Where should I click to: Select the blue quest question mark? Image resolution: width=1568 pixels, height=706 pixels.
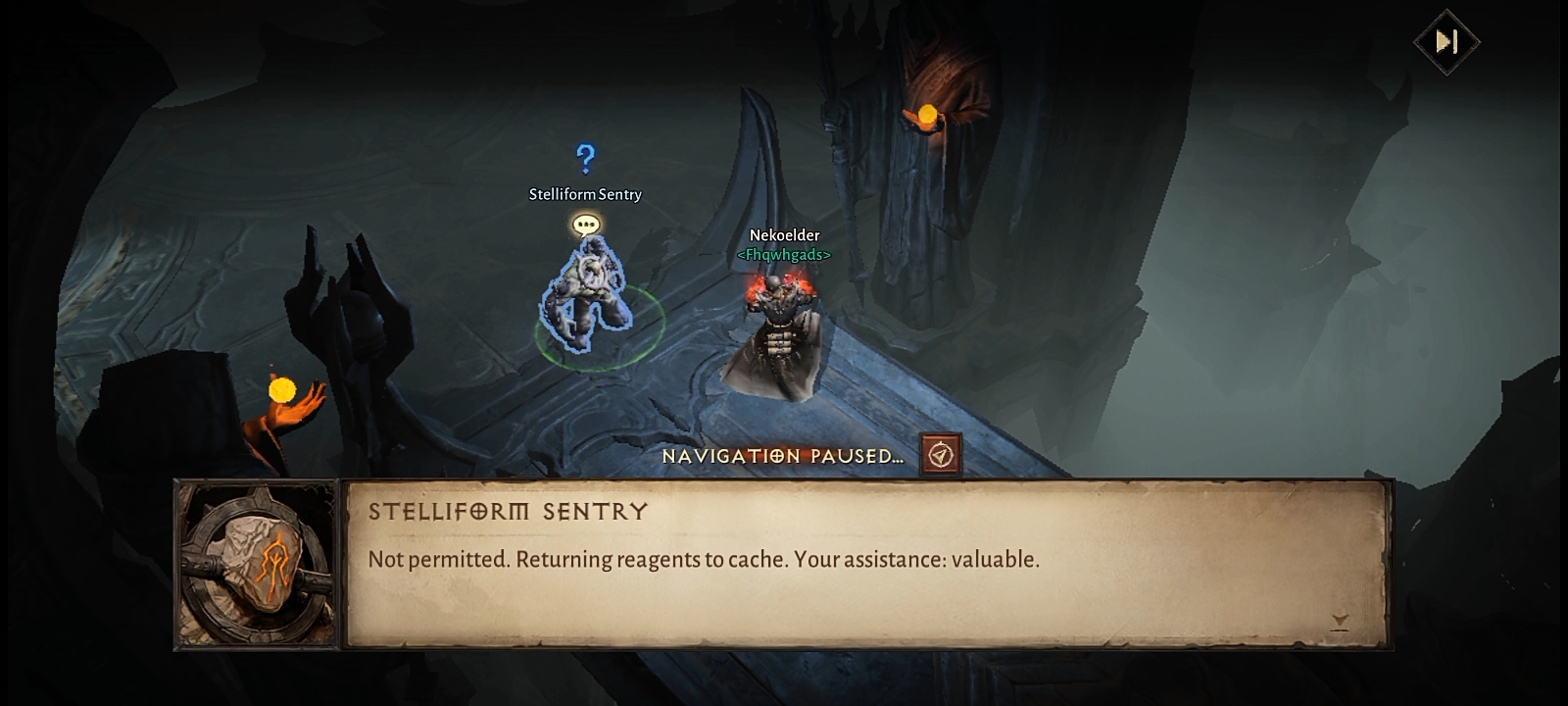click(585, 158)
